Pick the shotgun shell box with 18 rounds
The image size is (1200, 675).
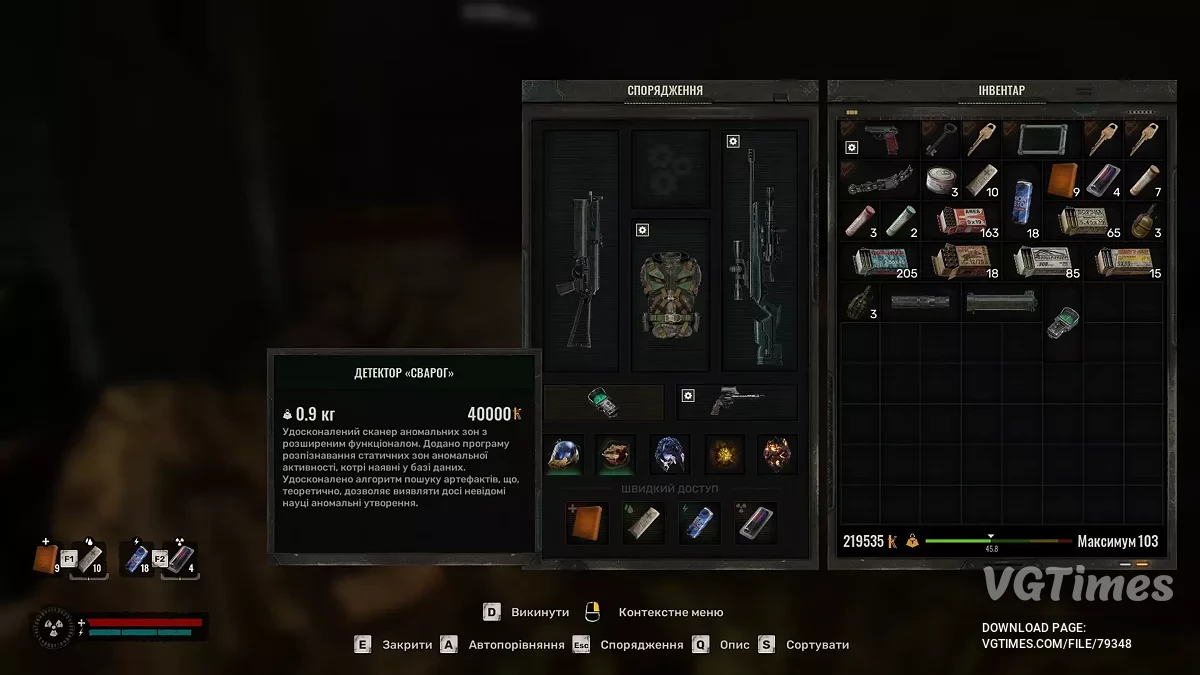point(961,262)
